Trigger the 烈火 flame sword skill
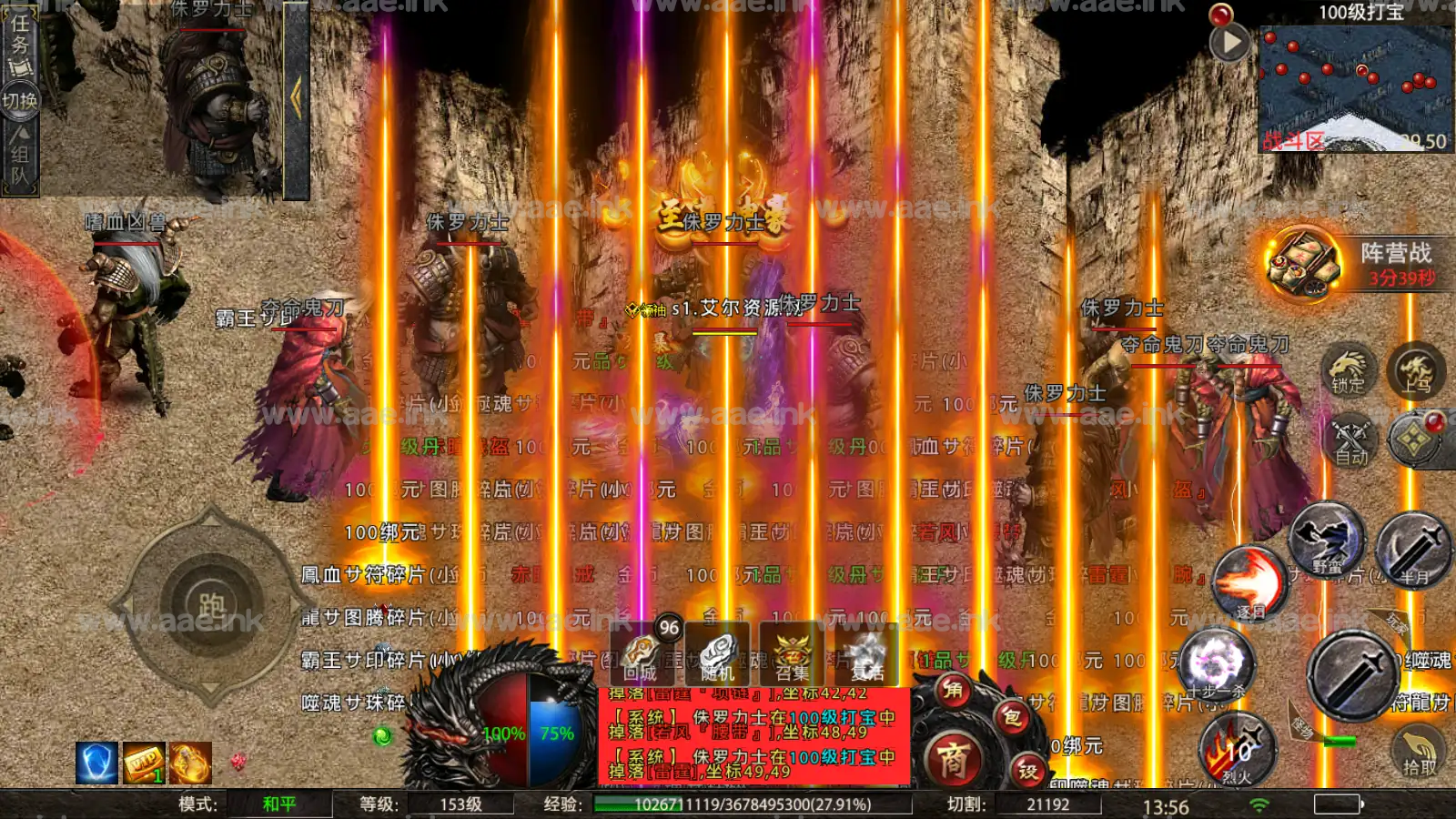This screenshot has height=819, width=1456. coord(1238,751)
